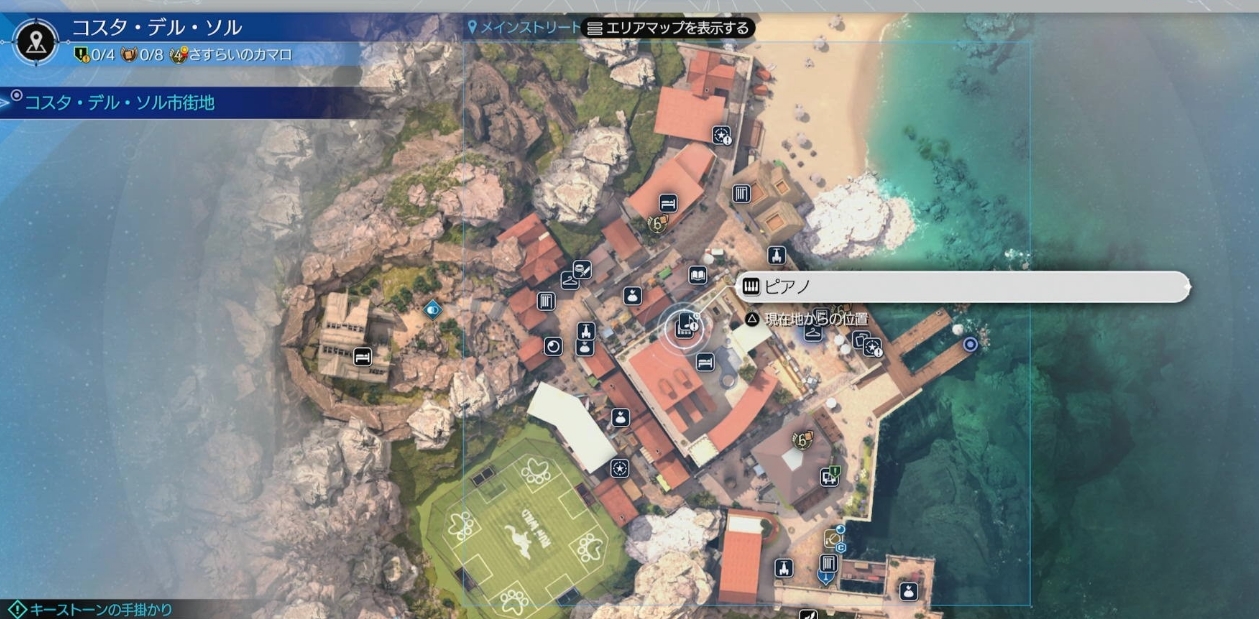Screen dimensions: 1259x619
Task: Click the gold emblem marker with blue C badge
Action: 834,539
